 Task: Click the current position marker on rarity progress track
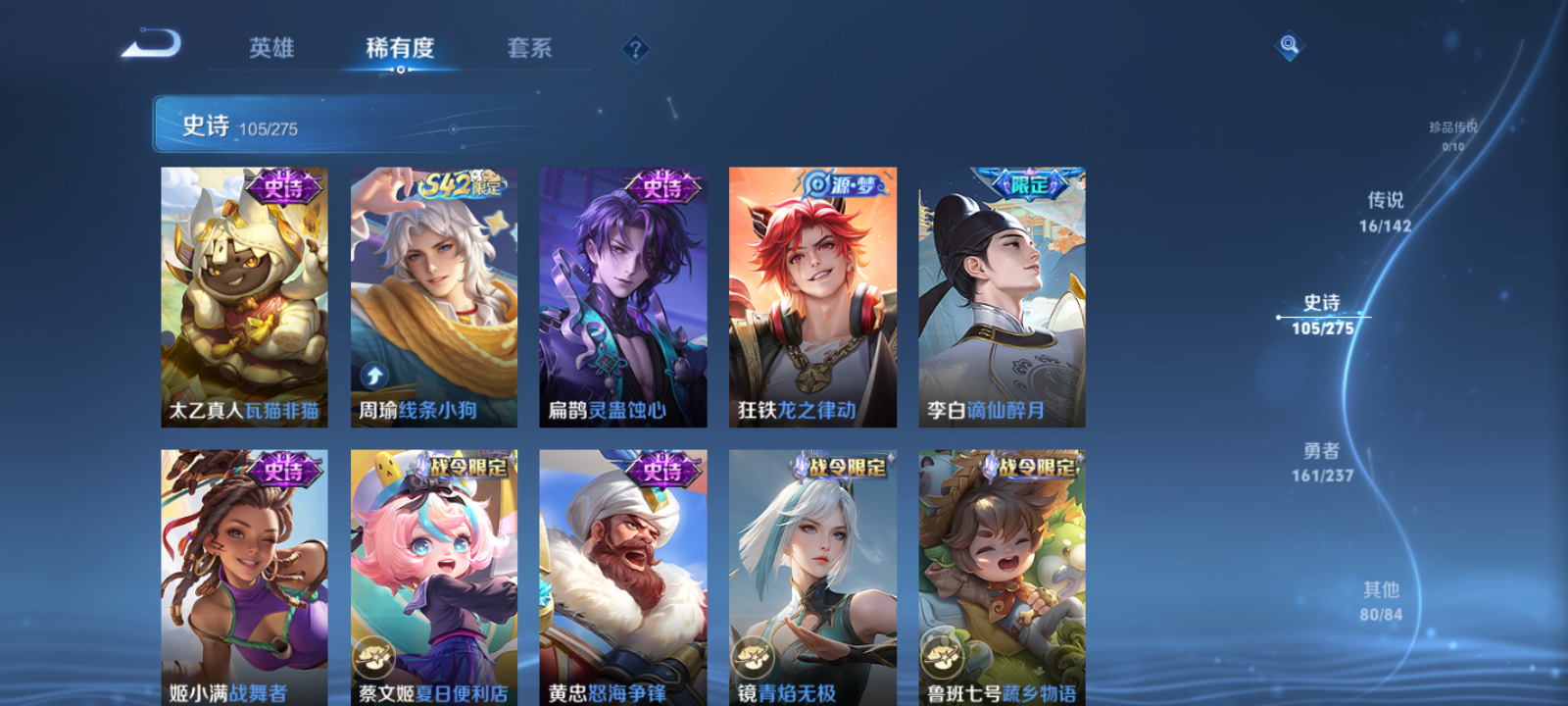click(x=1278, y=316)
